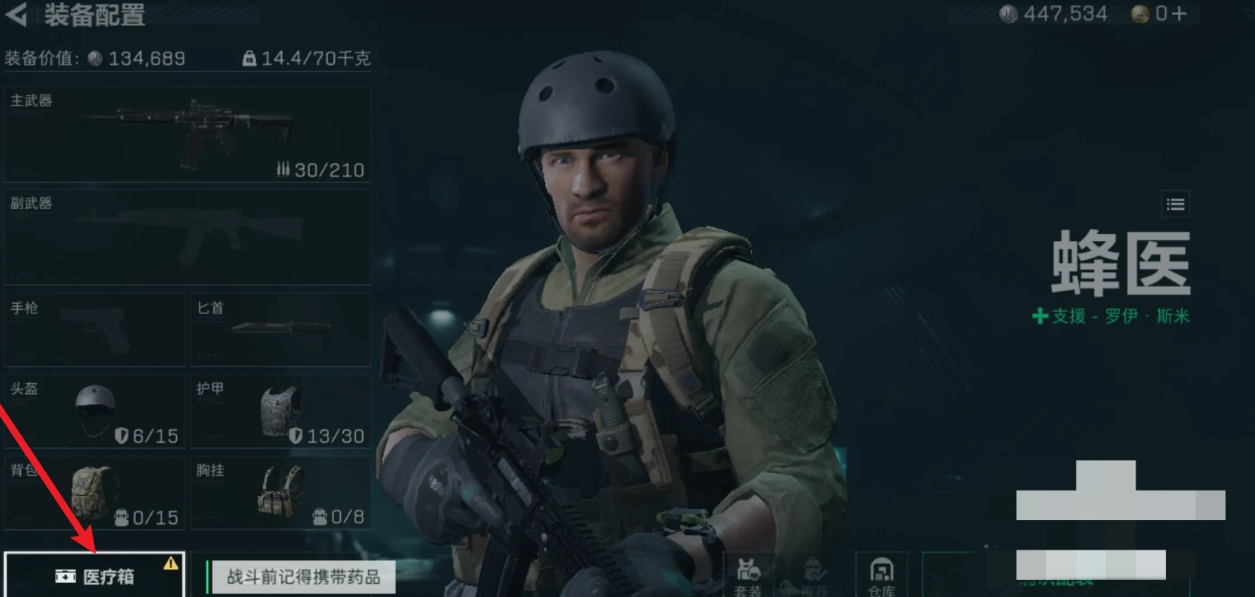The width and height of the screenshot is (1255, 597).
Task: Click the 推荐 recommended loadout button
Action: tap(815, 575)
